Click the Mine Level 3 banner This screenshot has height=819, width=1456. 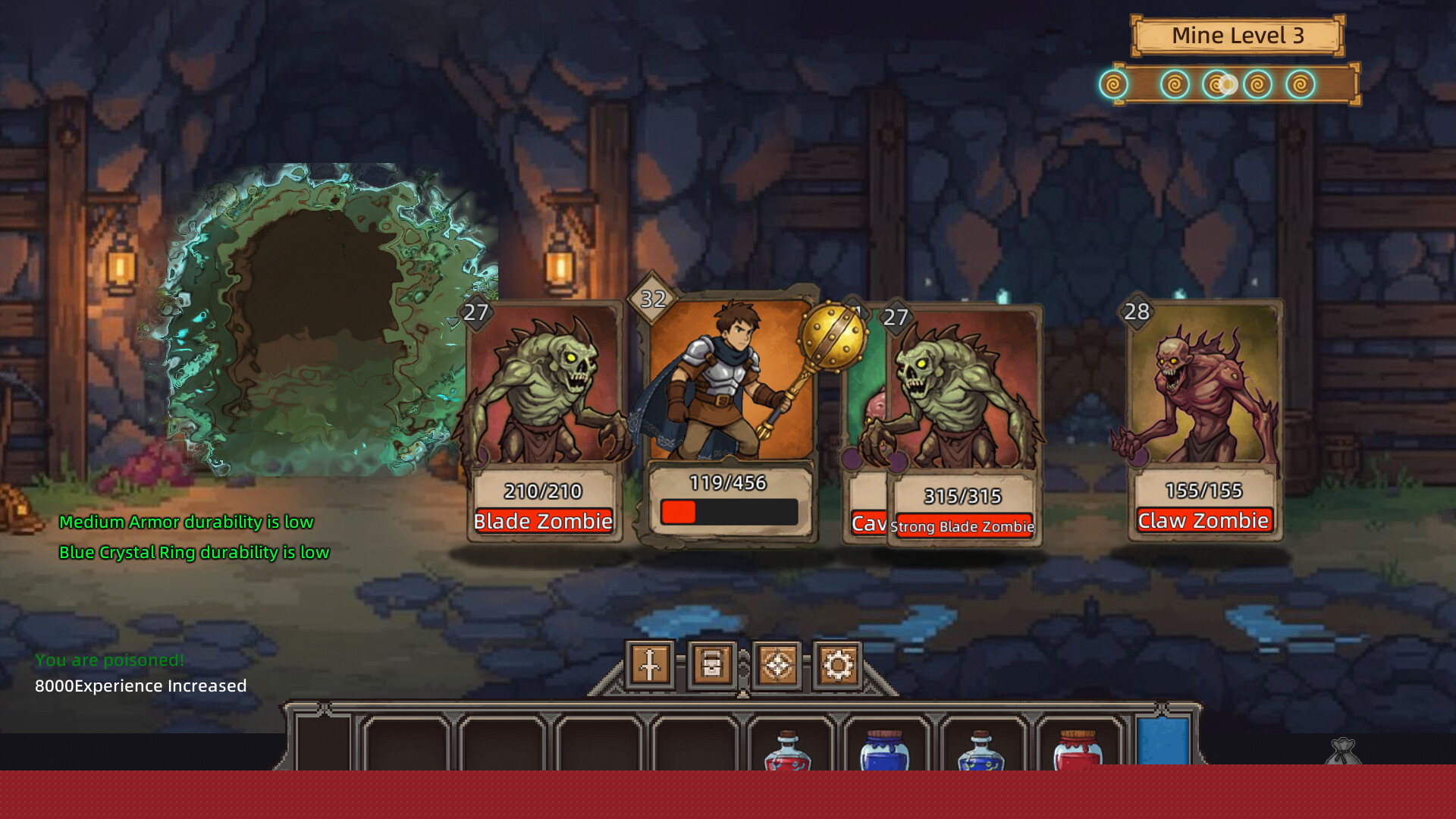click(1238, 36)
